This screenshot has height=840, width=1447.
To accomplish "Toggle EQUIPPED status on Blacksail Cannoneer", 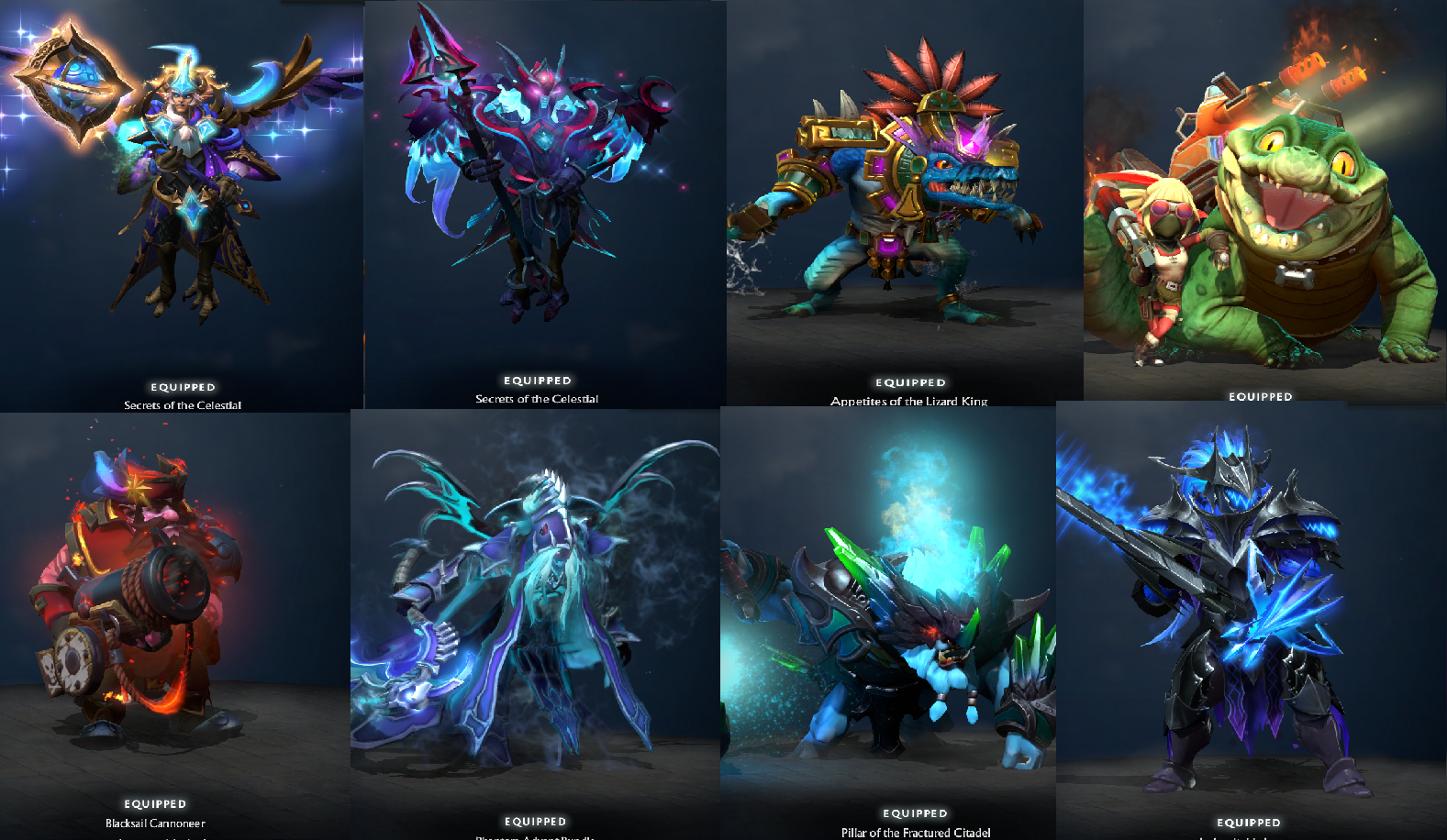I will click(156, 802).
